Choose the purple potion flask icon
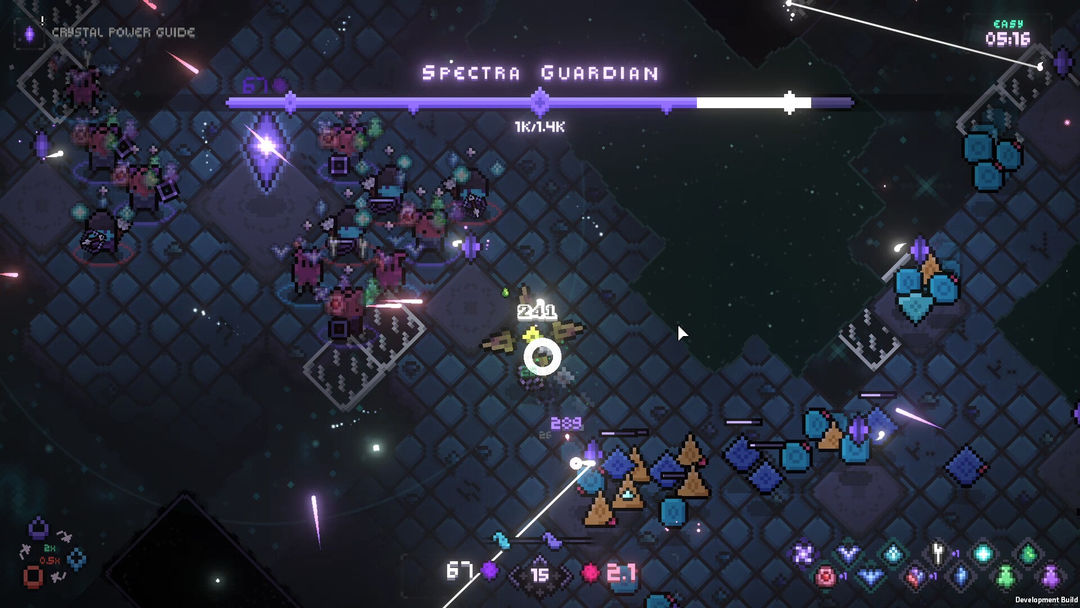This screenshot has width=1080, height=608. pos(1050,576)
